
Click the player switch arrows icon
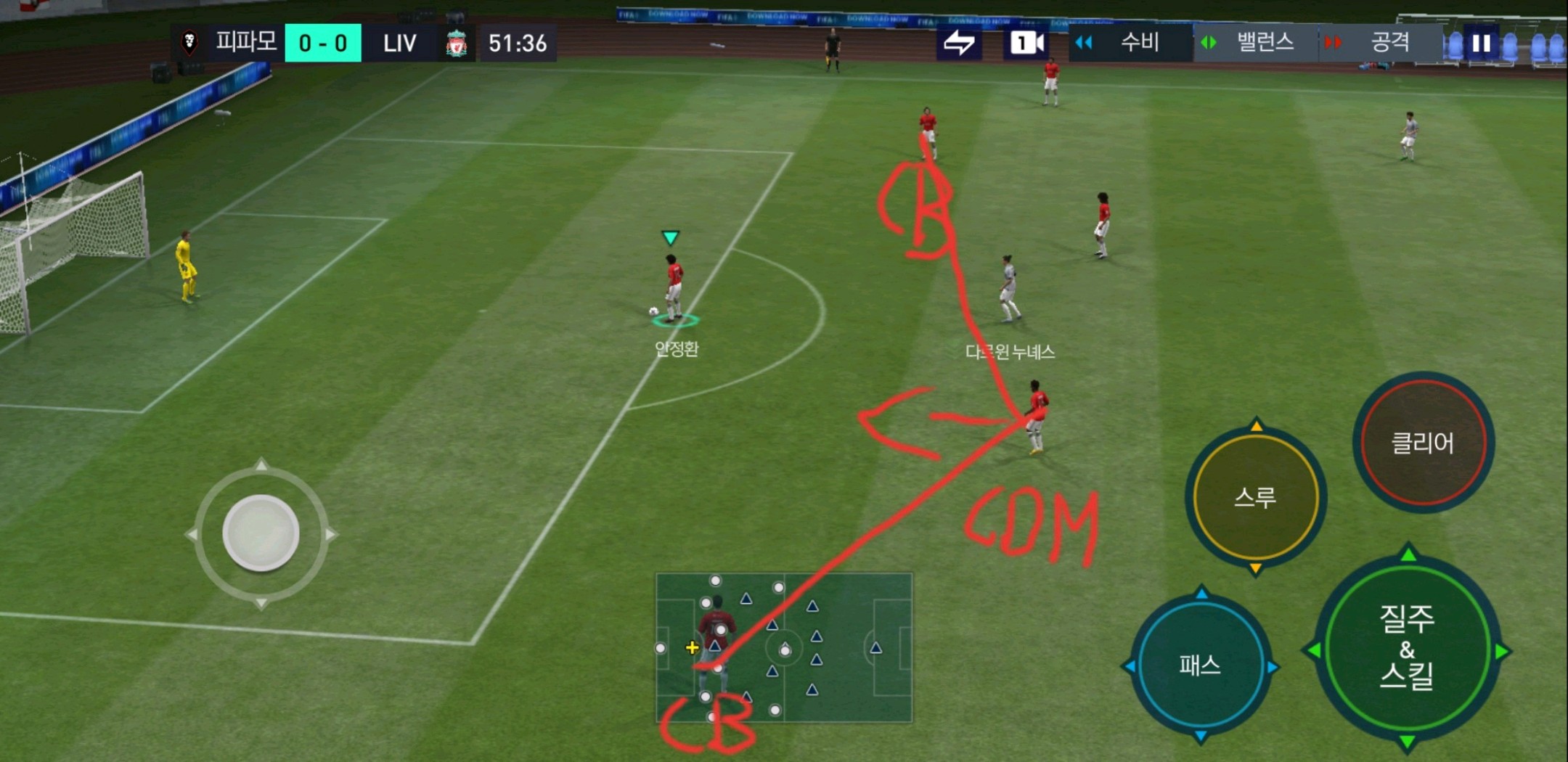point(959,44)
